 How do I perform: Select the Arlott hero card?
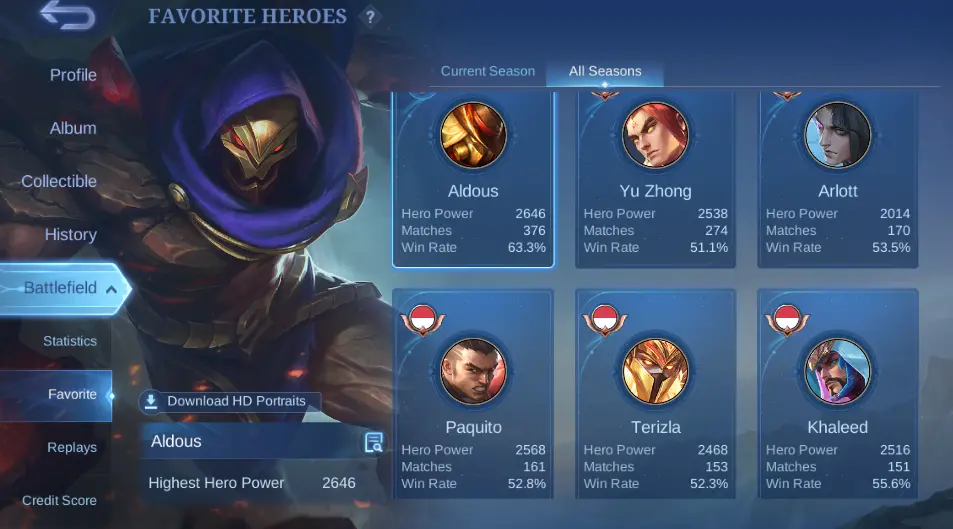838,180
